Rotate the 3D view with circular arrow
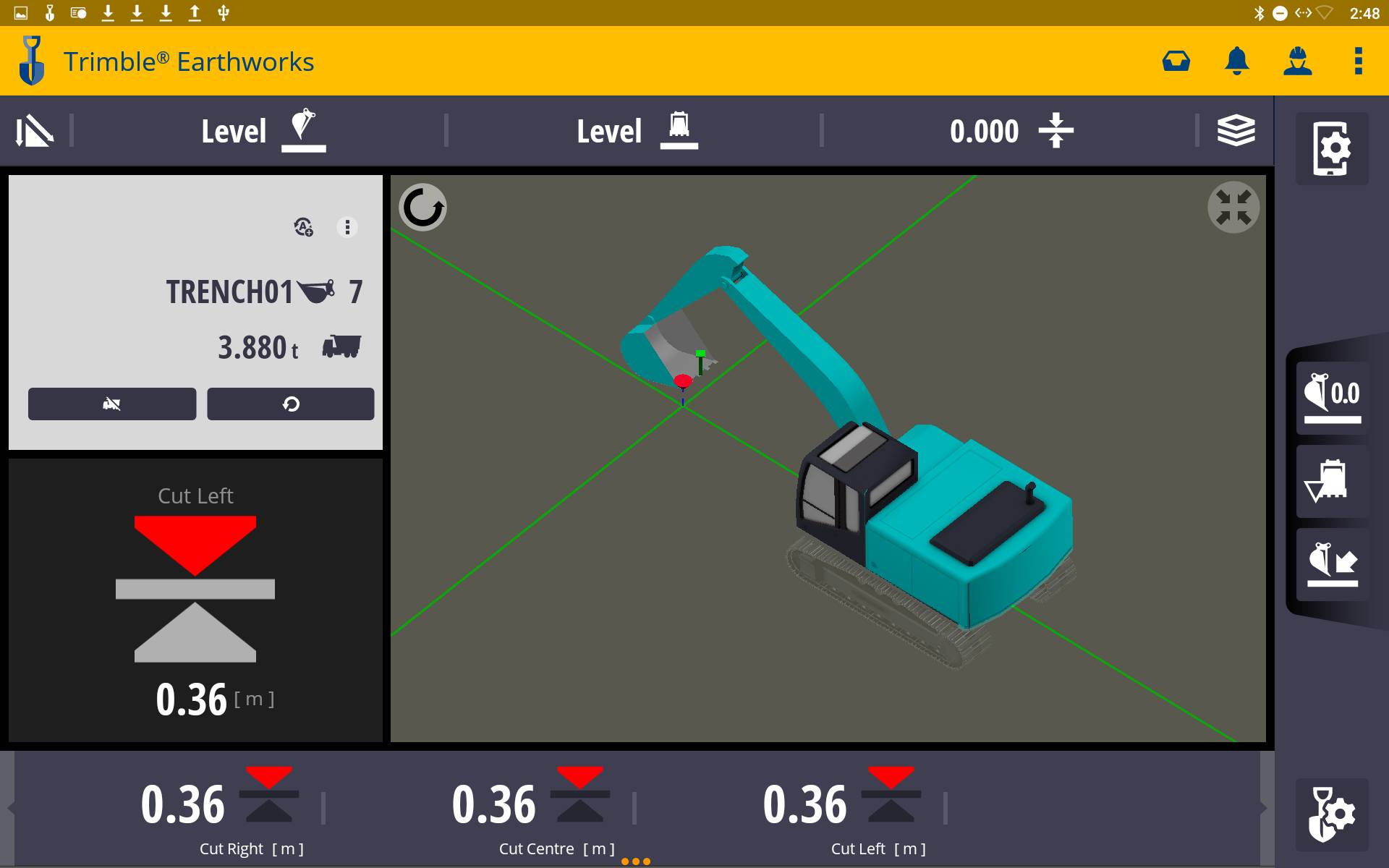The image size is (1389, 868). 423,207
